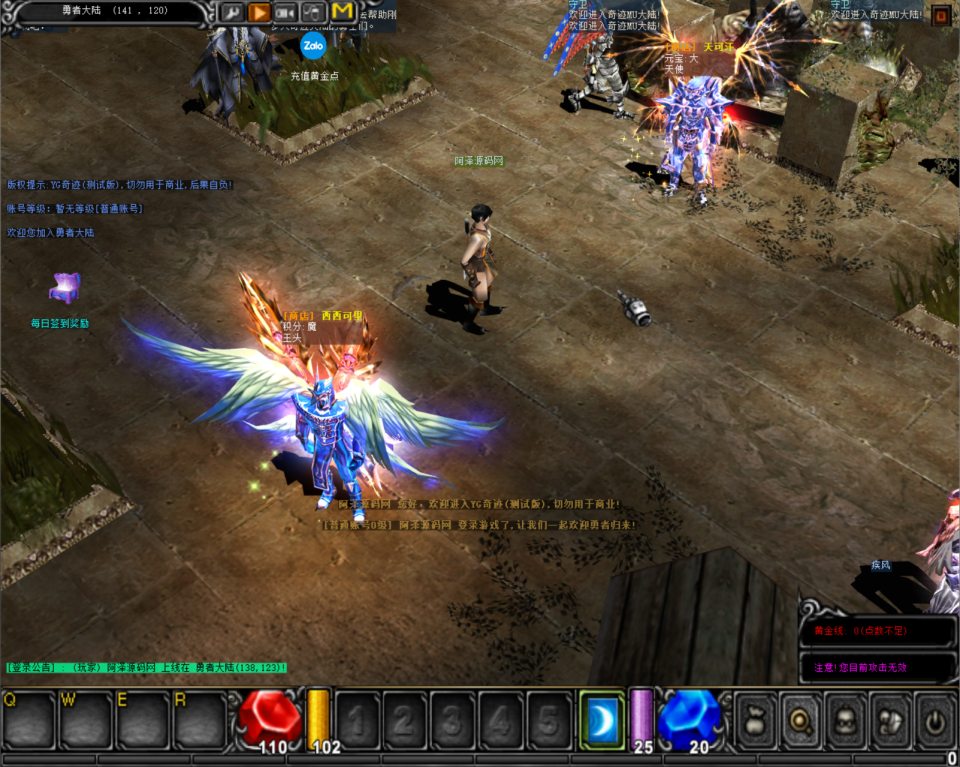The width and height of the screenshot is (960, 767).
Task: Select the E skill slot
Action: (x=142, y=719)
